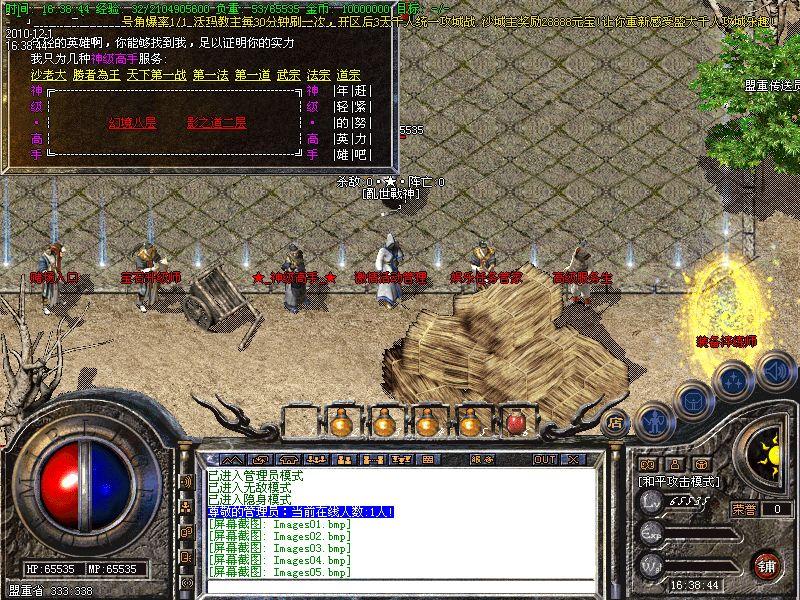Click the OUT button above the chat
Screen dimensions: 800x600
(544, 459)
